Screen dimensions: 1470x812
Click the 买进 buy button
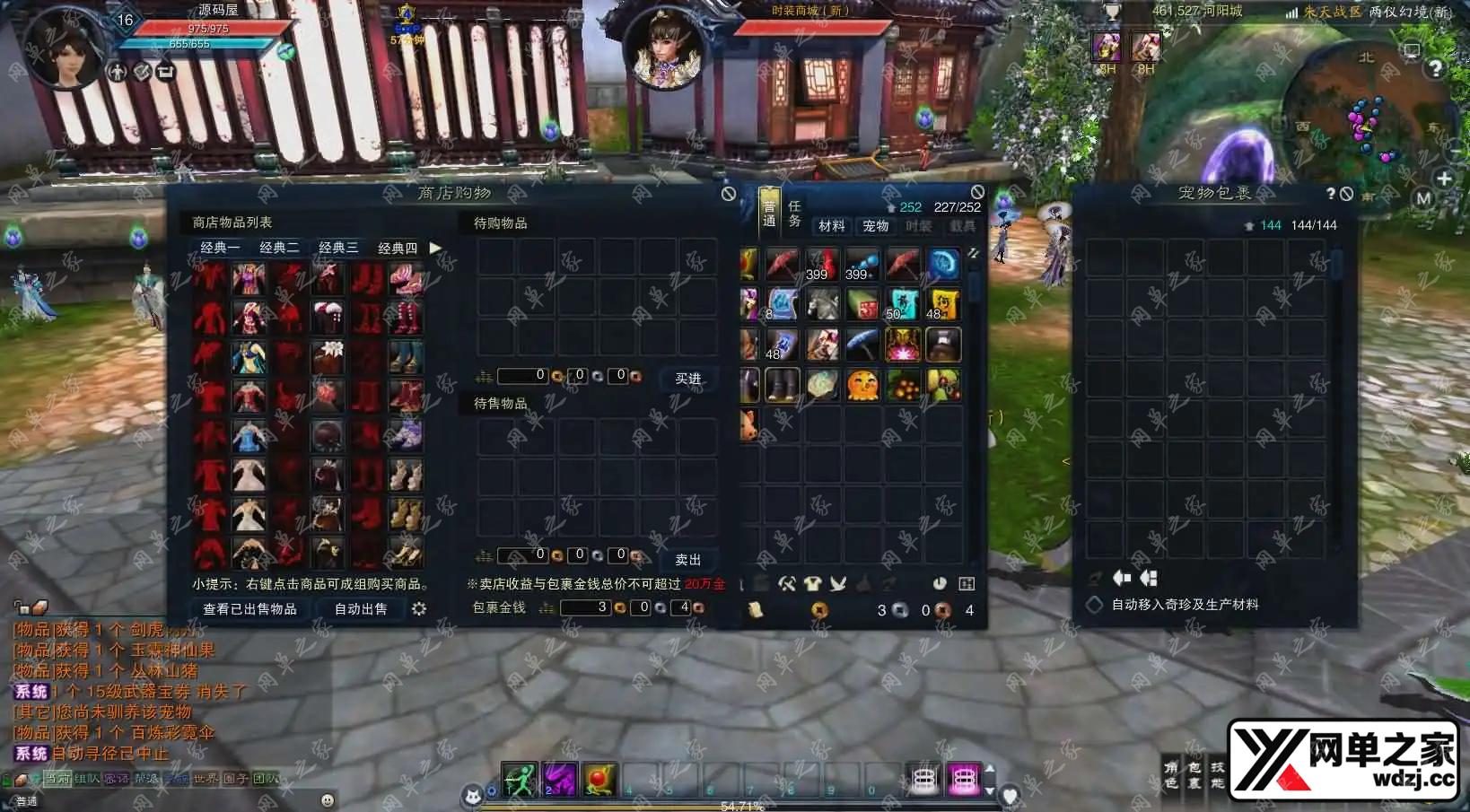pos(688,379)
